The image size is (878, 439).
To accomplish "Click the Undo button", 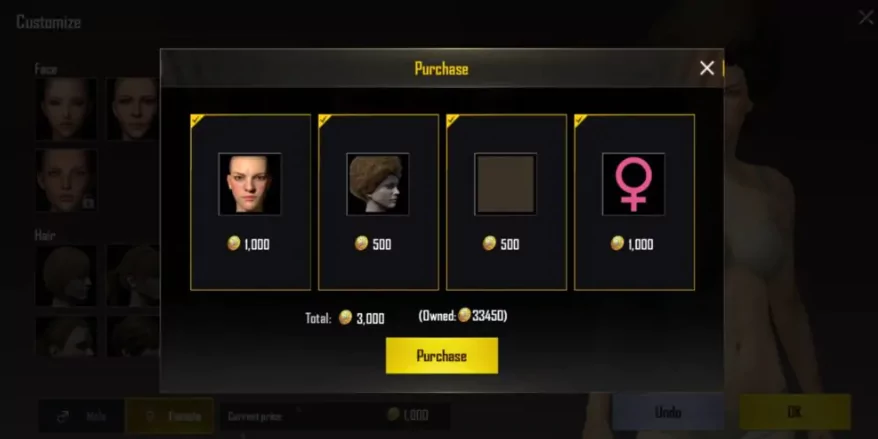I will [x=668, y=412].
